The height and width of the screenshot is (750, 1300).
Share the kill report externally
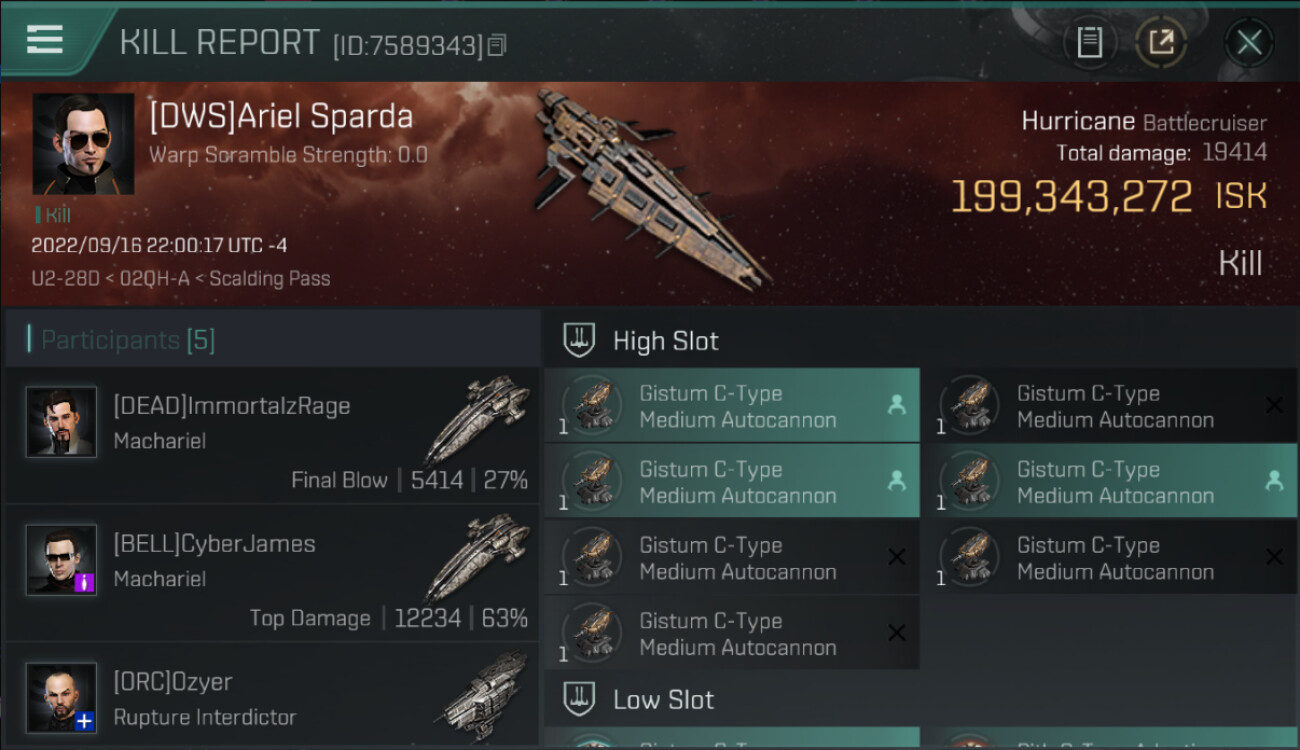[x=1161, y=42]
